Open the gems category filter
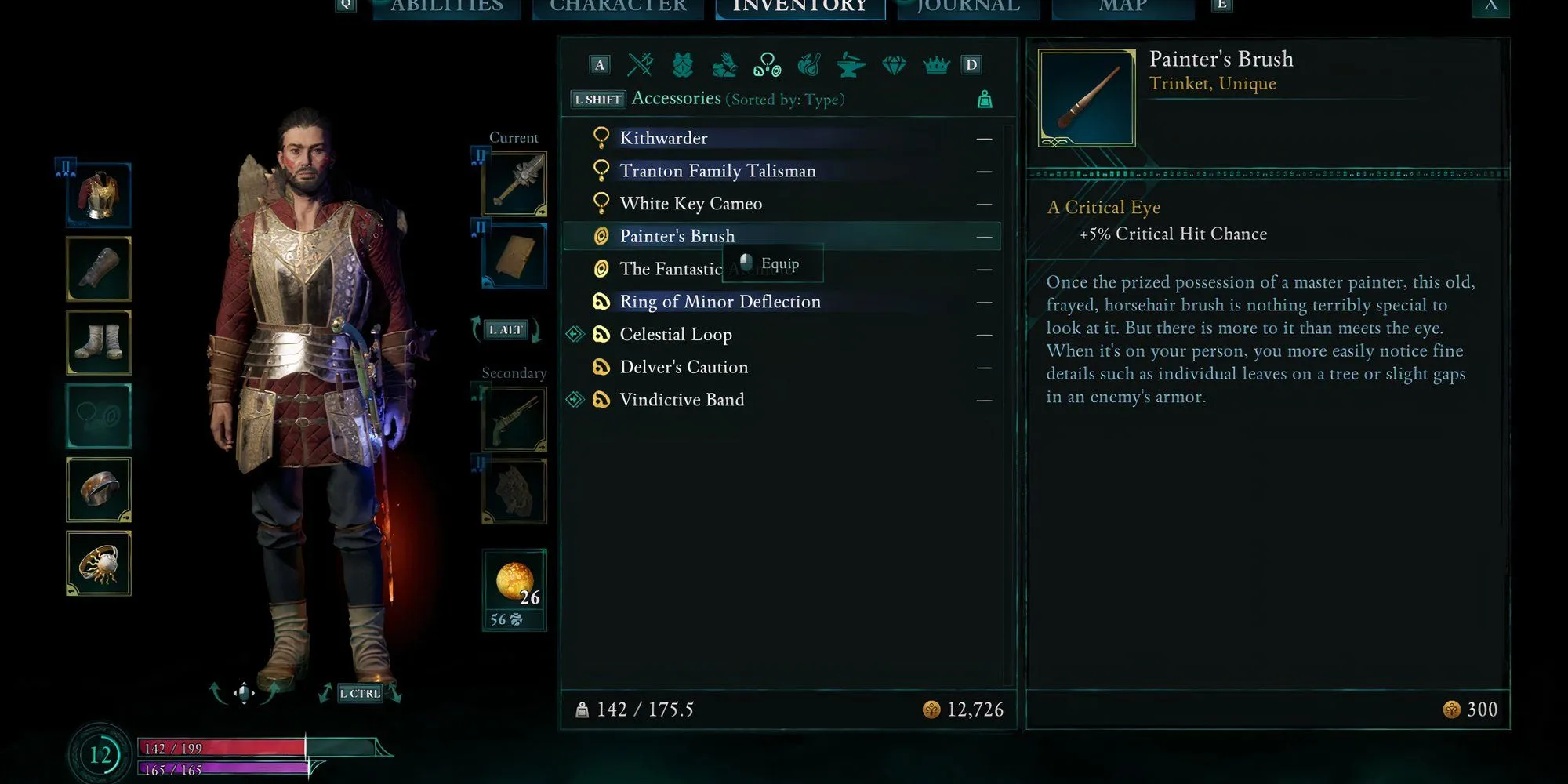This screenshot has height=784, width=1568. (x=894, y=65)
